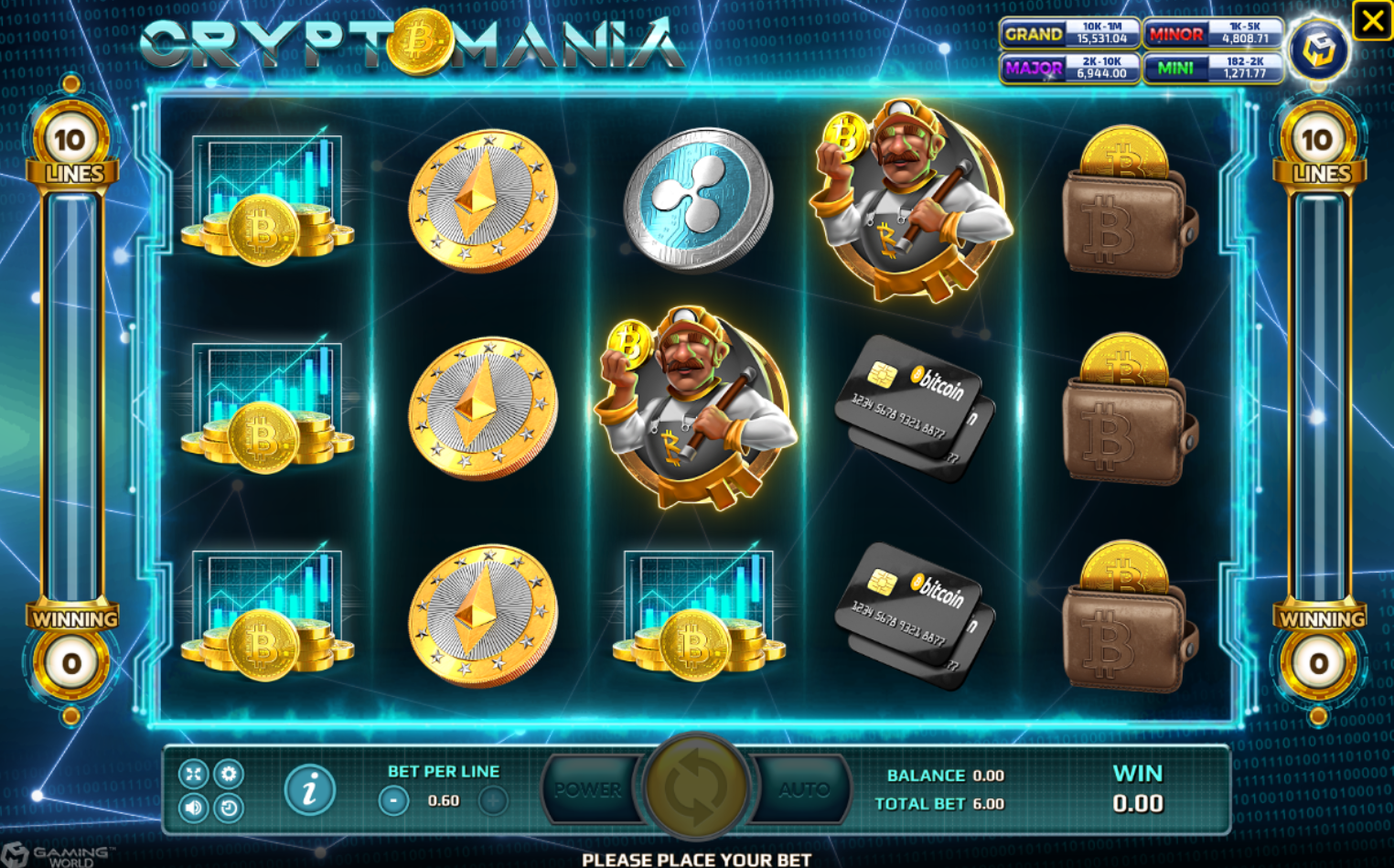Open the paytable info screen
The image size is (1394, 868).
click(310, 788)
